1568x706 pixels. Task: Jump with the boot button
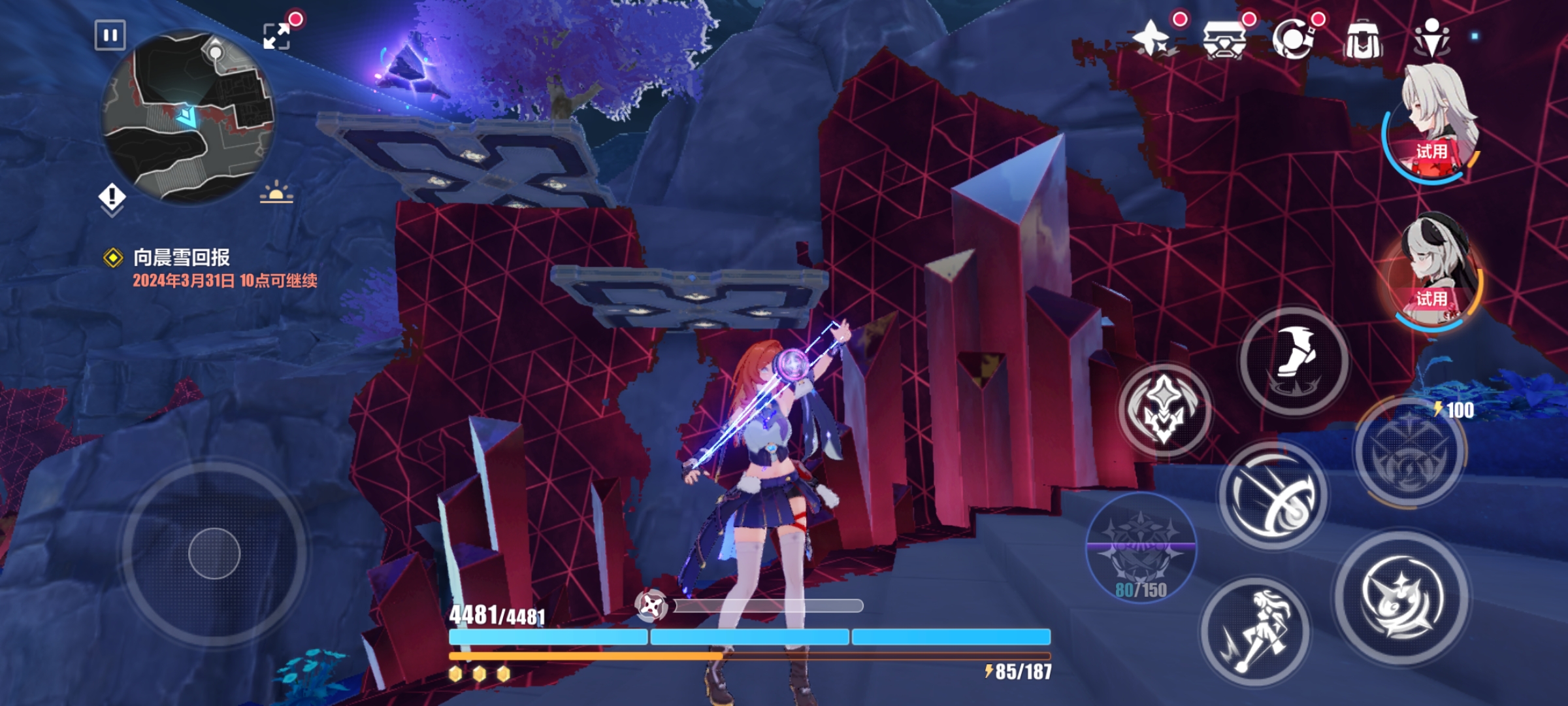(x=1294, y=360)
